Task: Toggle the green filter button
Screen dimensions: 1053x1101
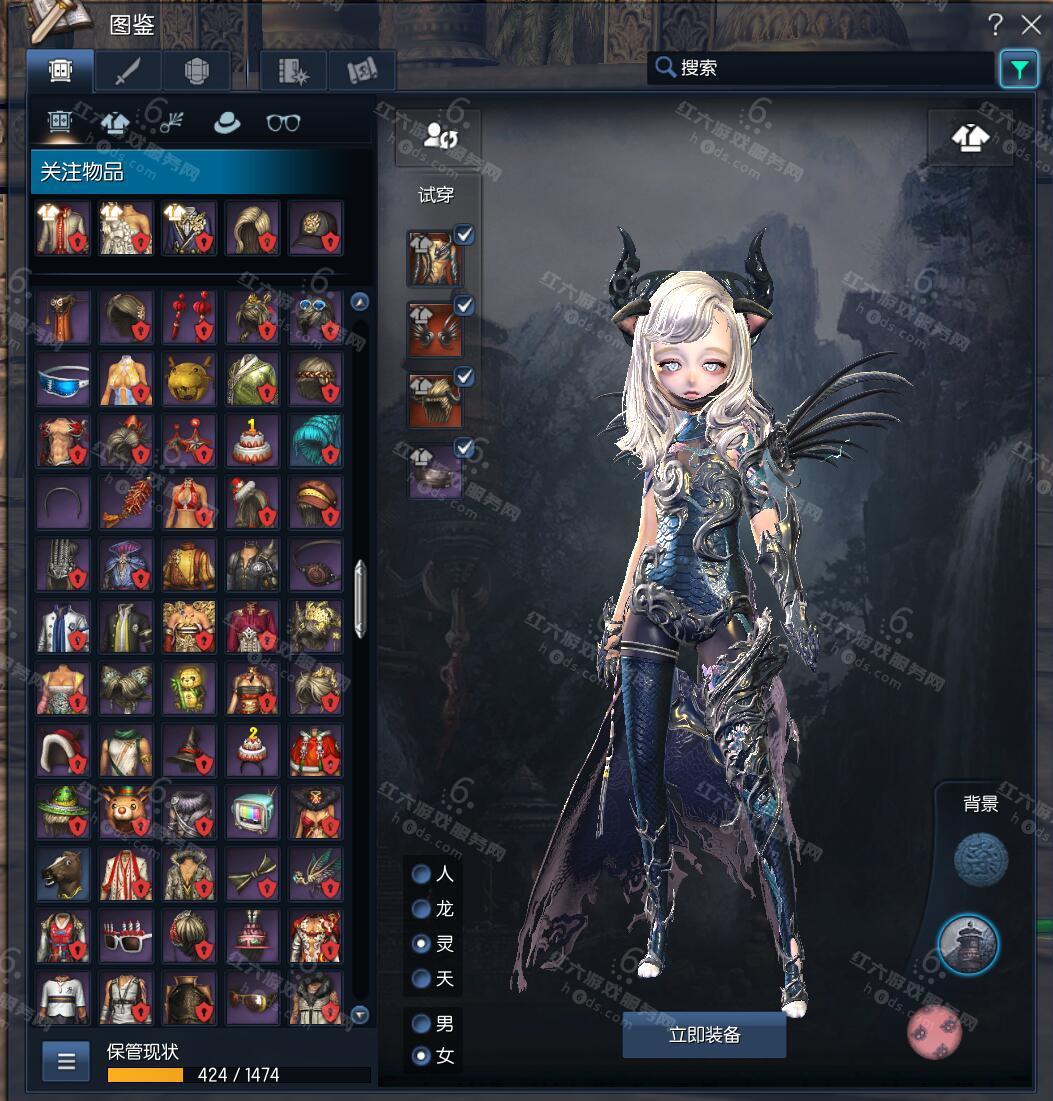Action: (x=1018, y=69)
